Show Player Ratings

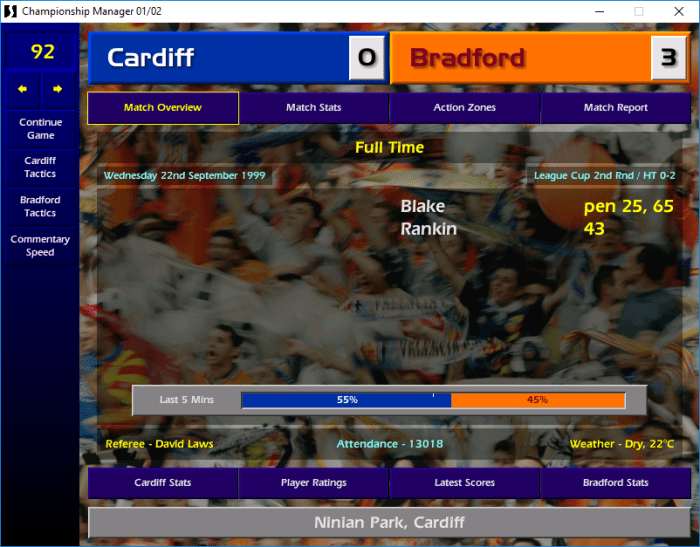click(314, 483)
